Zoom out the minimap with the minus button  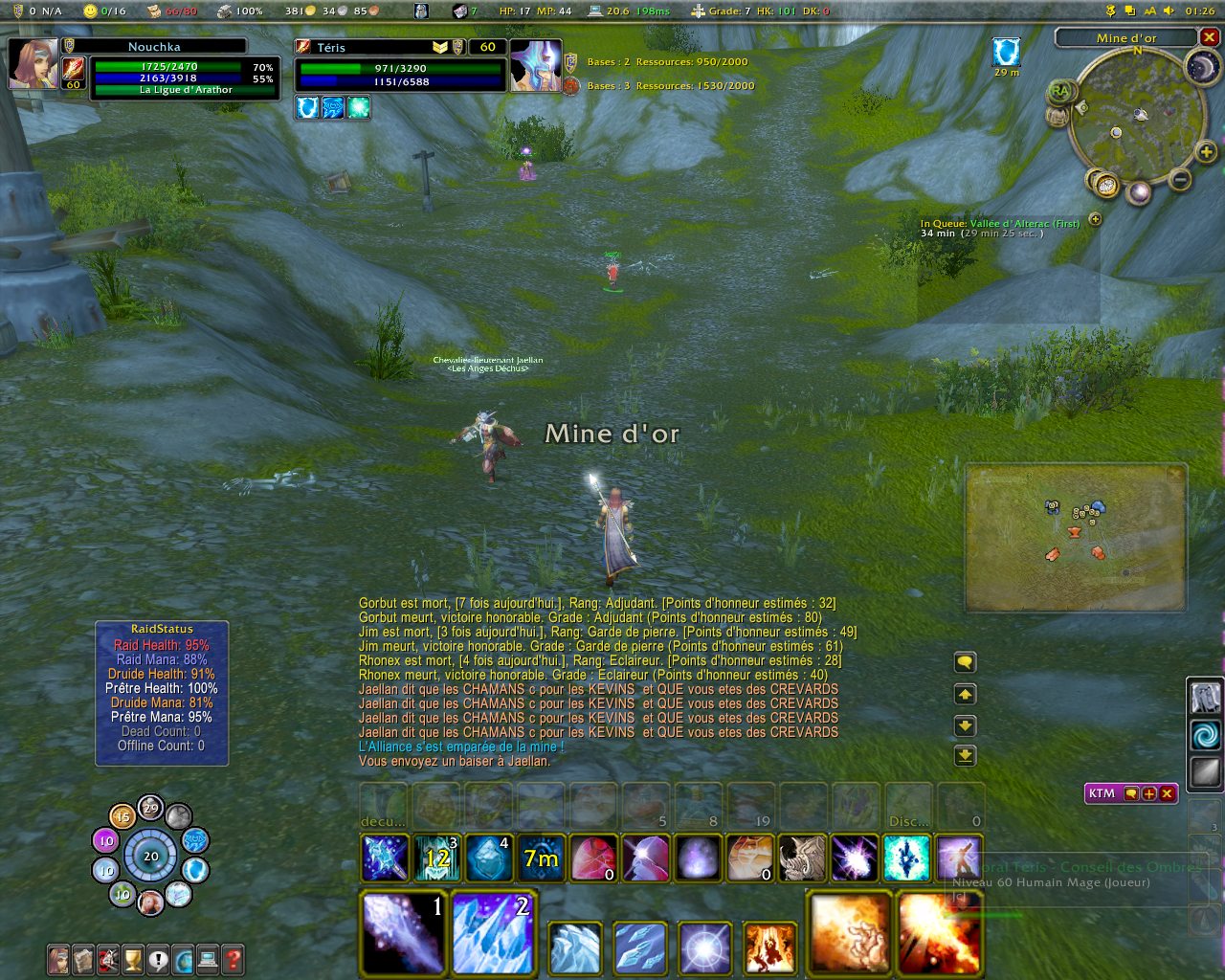1181,179
